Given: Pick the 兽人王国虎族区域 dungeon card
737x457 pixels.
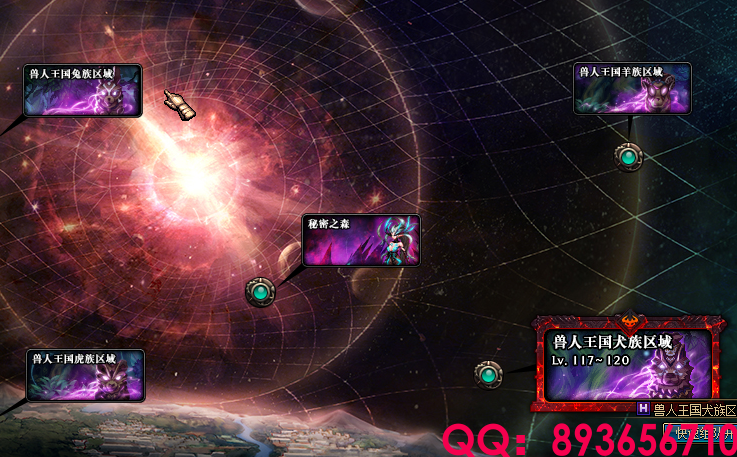Looking at the screenshot, I should 86,375.
